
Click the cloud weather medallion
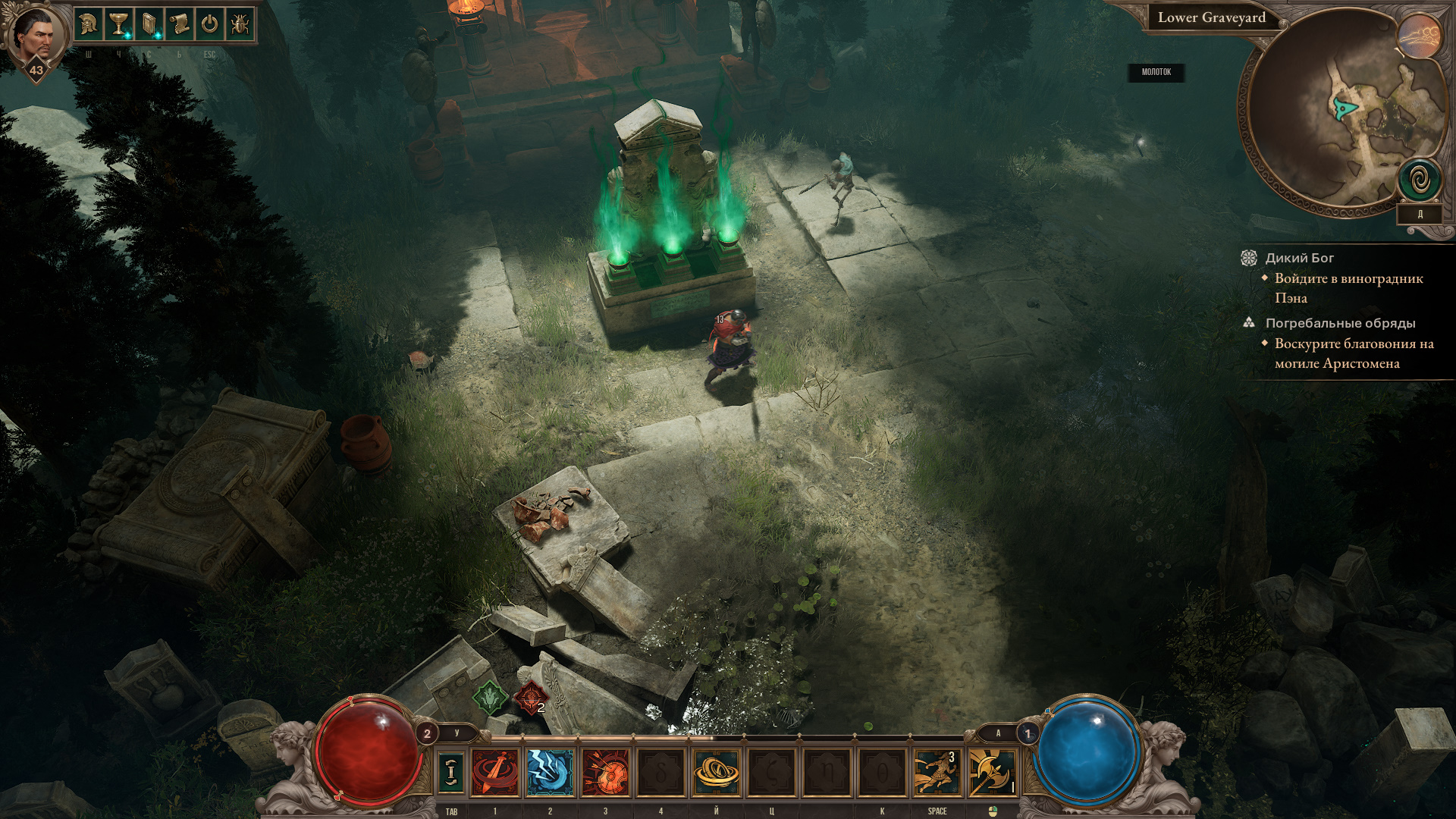1420,36
